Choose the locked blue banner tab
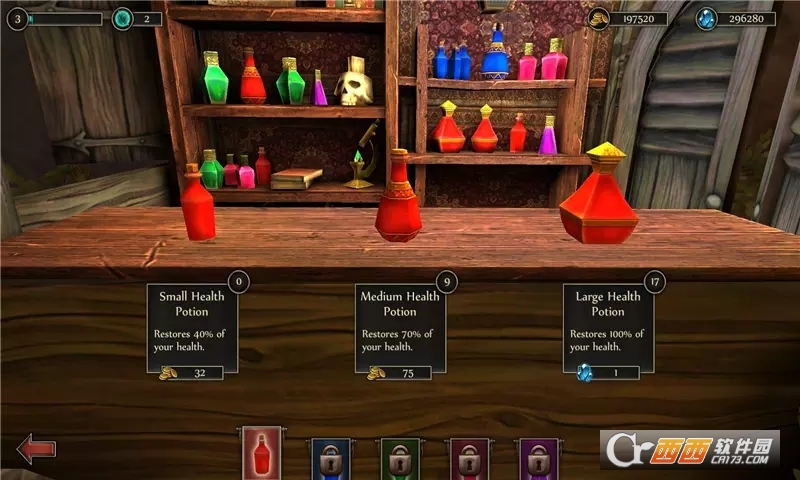Screen dimensions: 800x480 click(331, 459)
